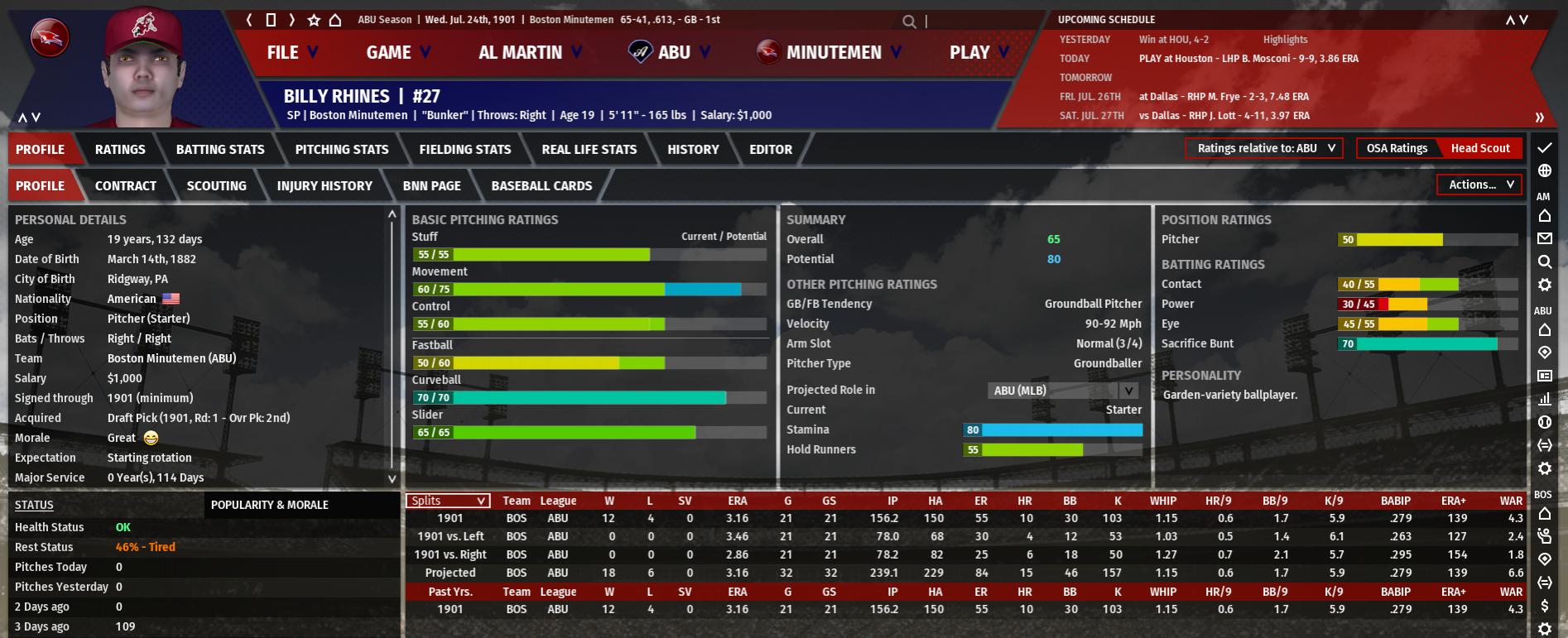
Task: Switch to the RATINGS tab
Action: pyautogui.click(x=120, y=150)
